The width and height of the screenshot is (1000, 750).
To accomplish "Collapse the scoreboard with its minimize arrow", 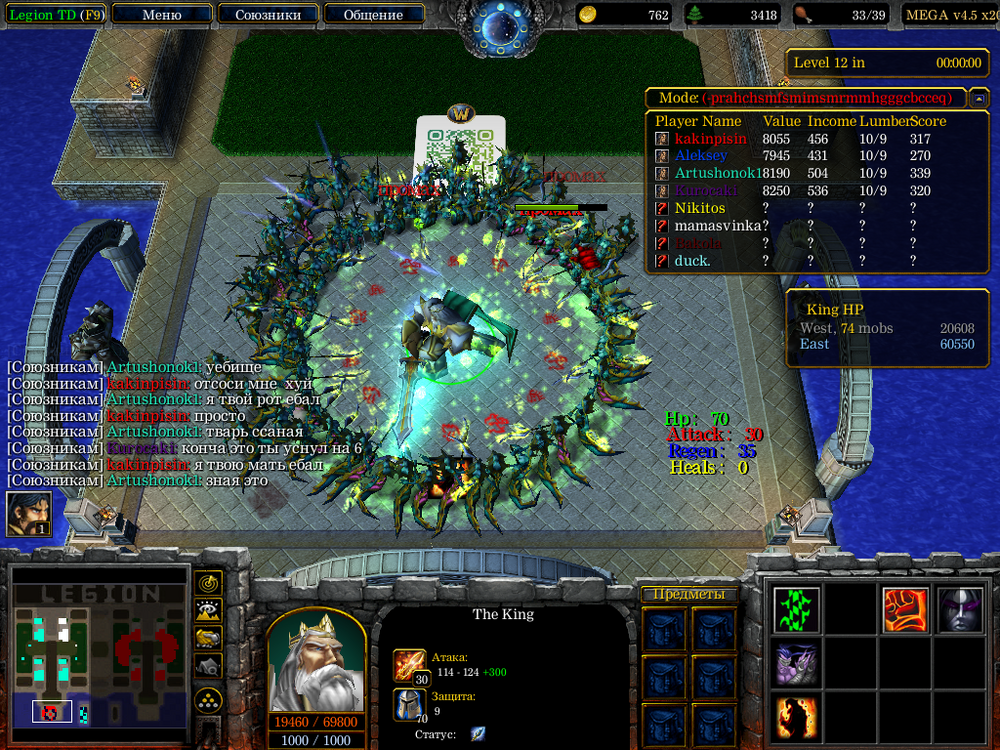I will pos(980,98).
